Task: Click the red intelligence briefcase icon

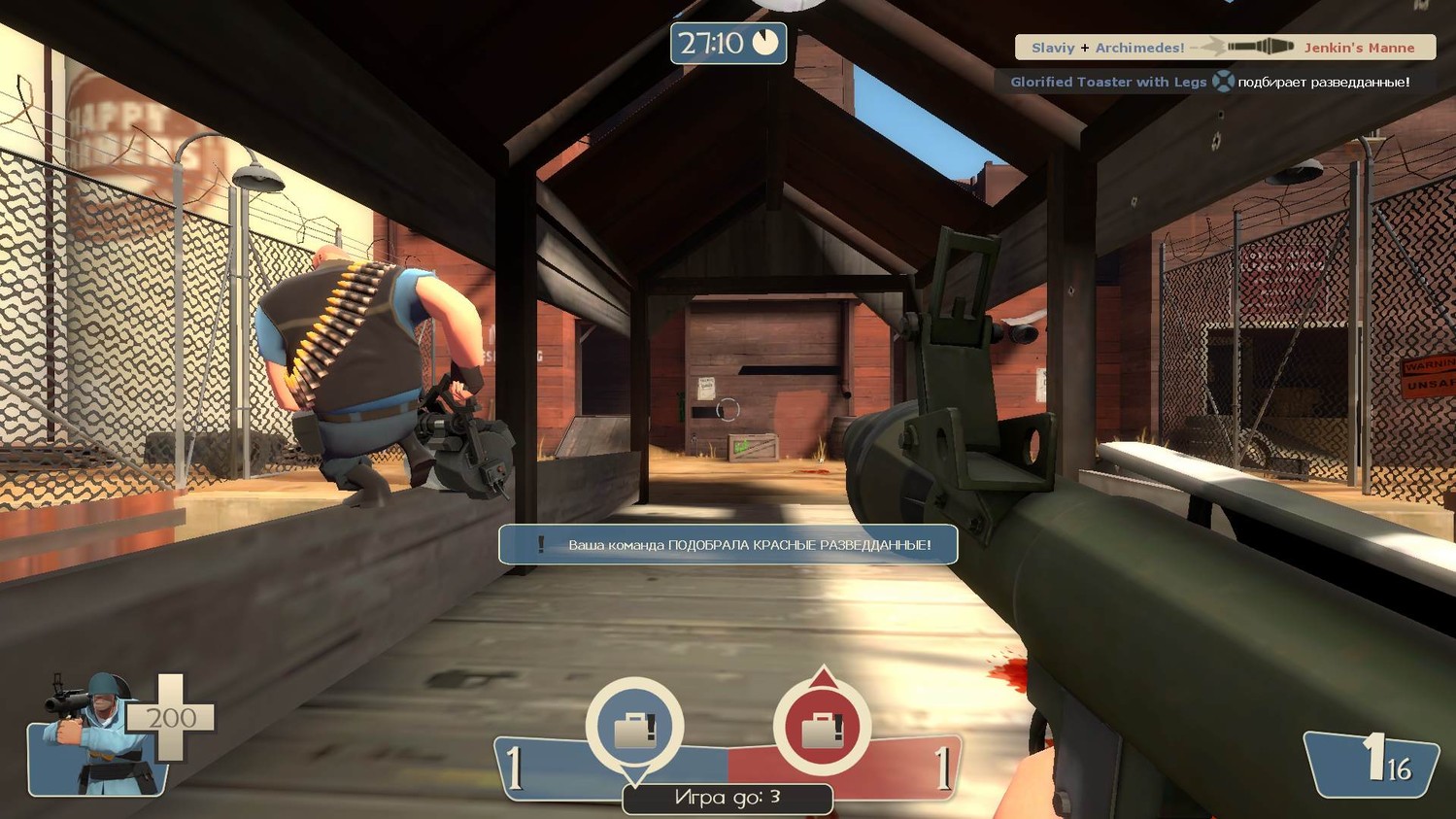Action: pyautogui.click(x=822, y=728)
